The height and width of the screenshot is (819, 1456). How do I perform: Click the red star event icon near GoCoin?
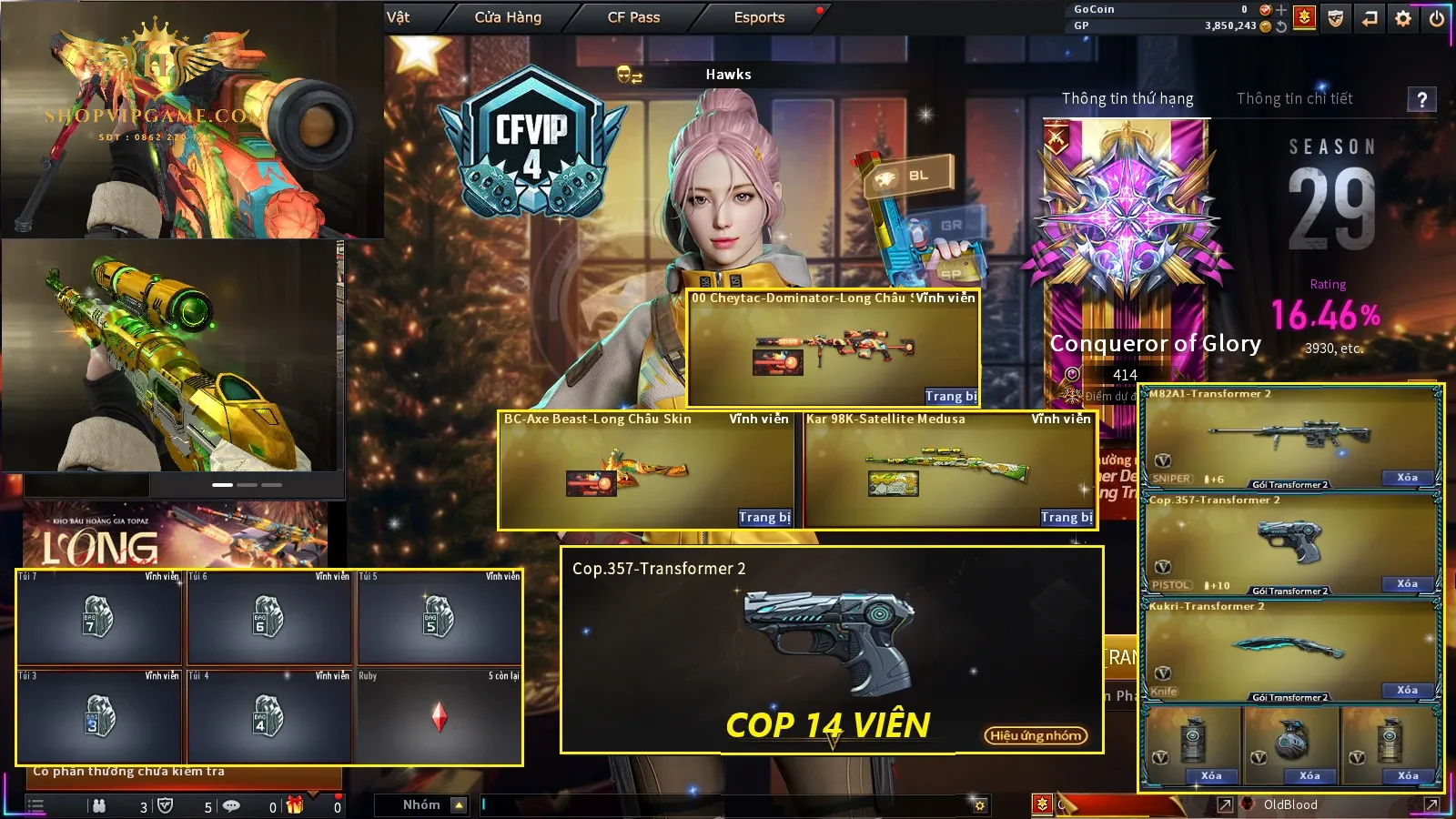click(x=1305, y=17)
